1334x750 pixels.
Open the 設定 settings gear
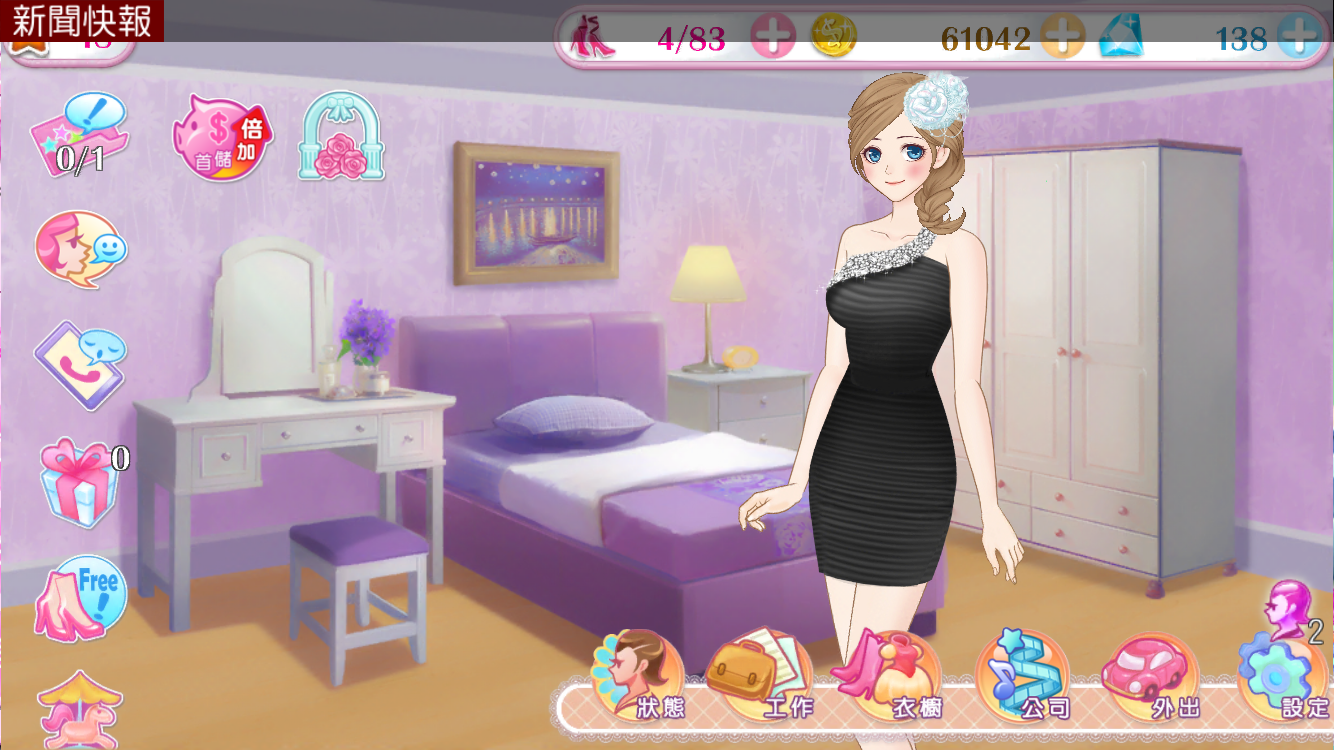[x=1285, y=676]
